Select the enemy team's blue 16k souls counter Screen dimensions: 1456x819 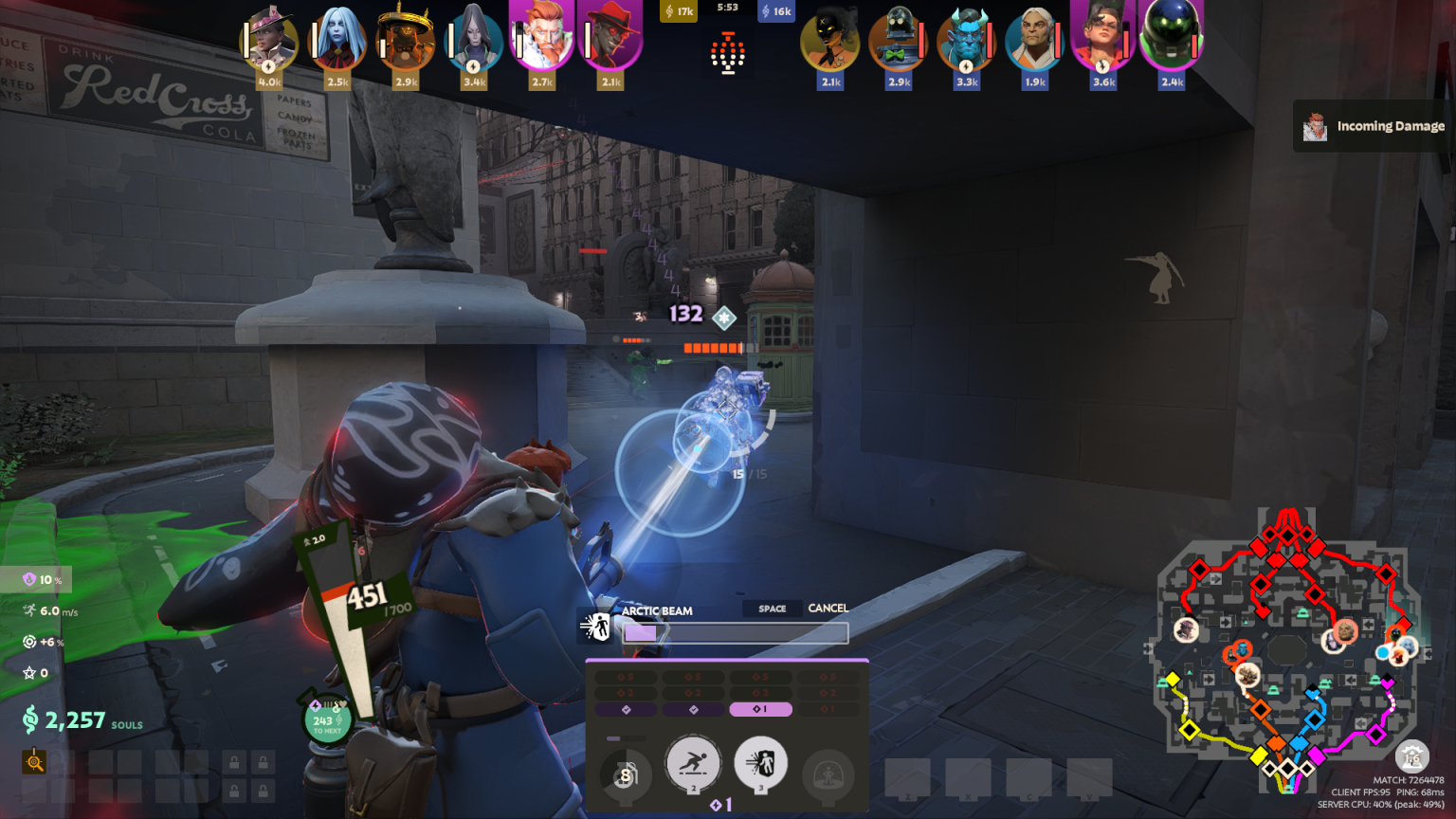click(x=775, y=10)
